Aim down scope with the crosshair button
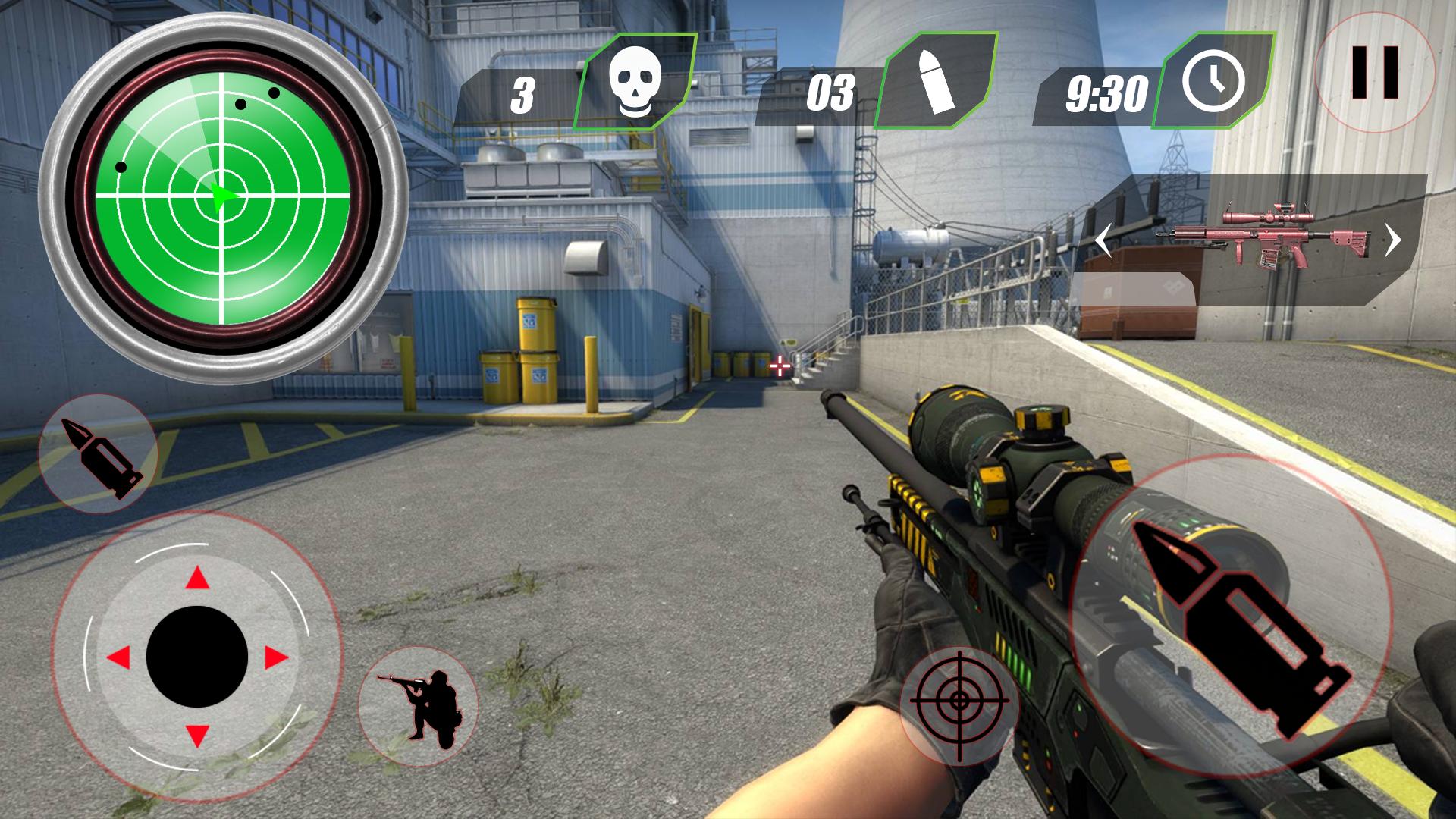Image resolution: width=1456 pixels, height=819 pixels. (x=959, y=704)
